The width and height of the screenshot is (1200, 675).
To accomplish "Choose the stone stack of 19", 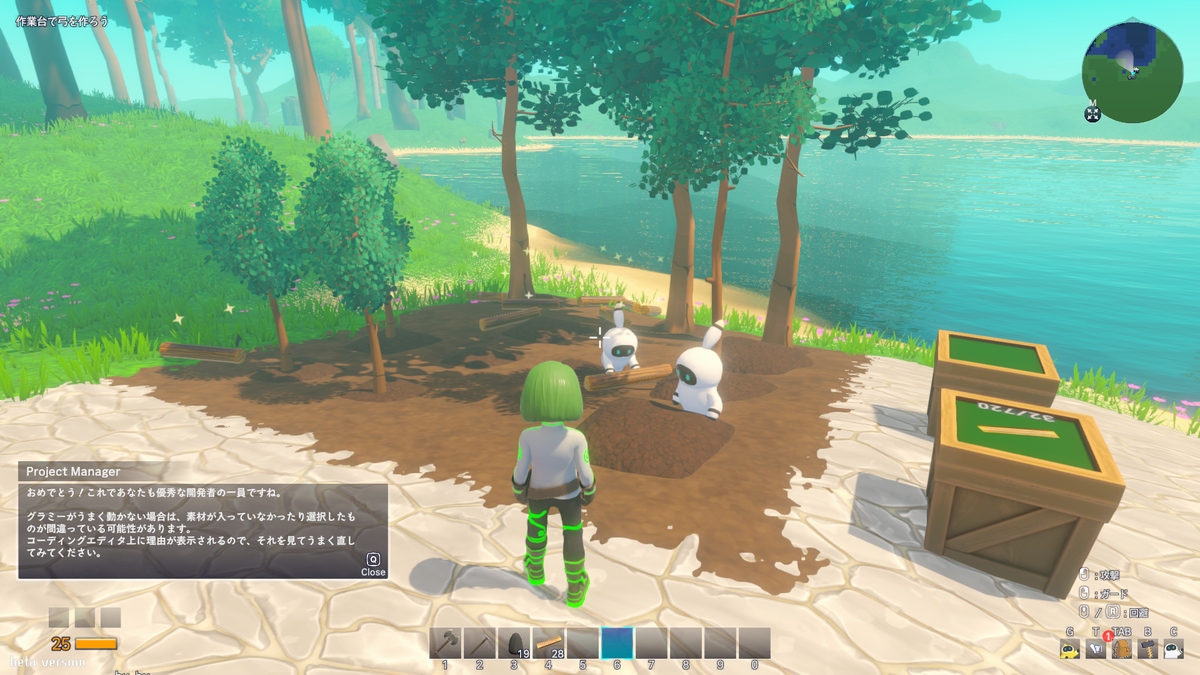I will 514,643.
